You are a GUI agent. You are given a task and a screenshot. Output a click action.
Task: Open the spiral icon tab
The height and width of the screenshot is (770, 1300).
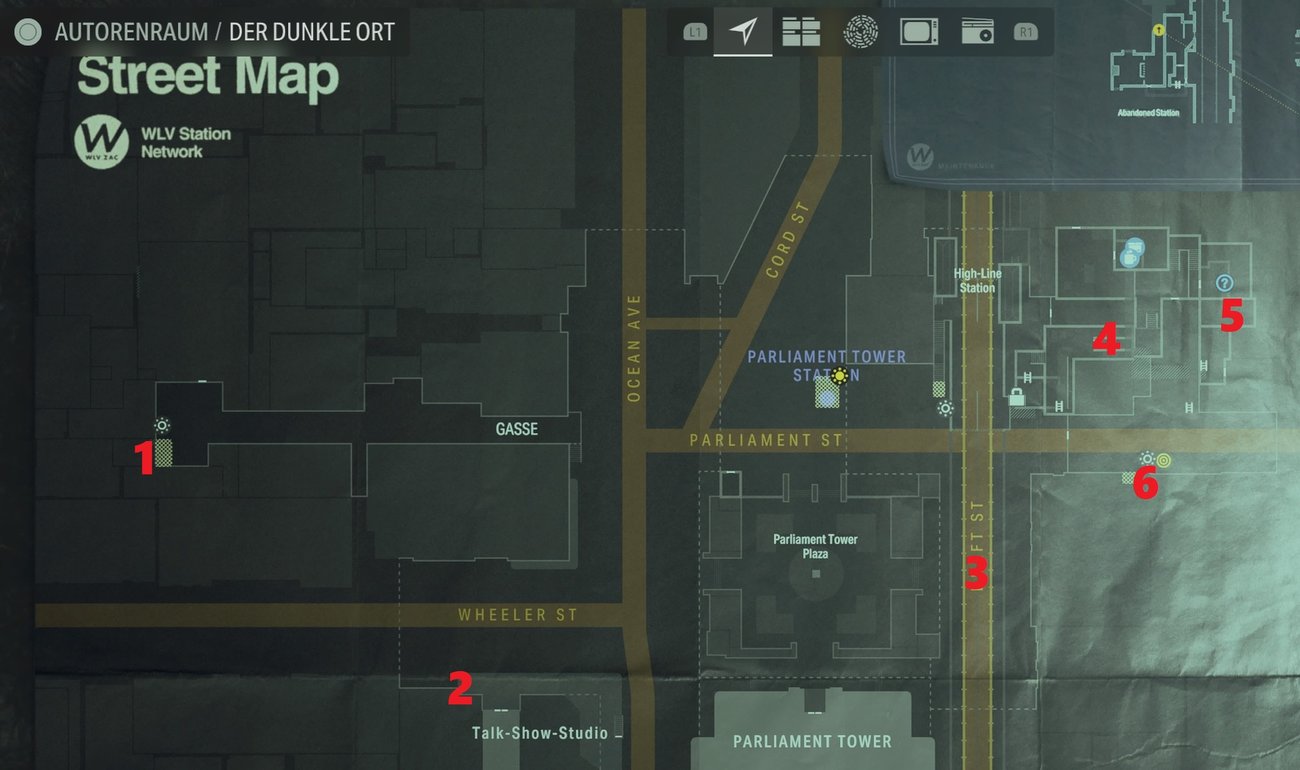point(860,32)
